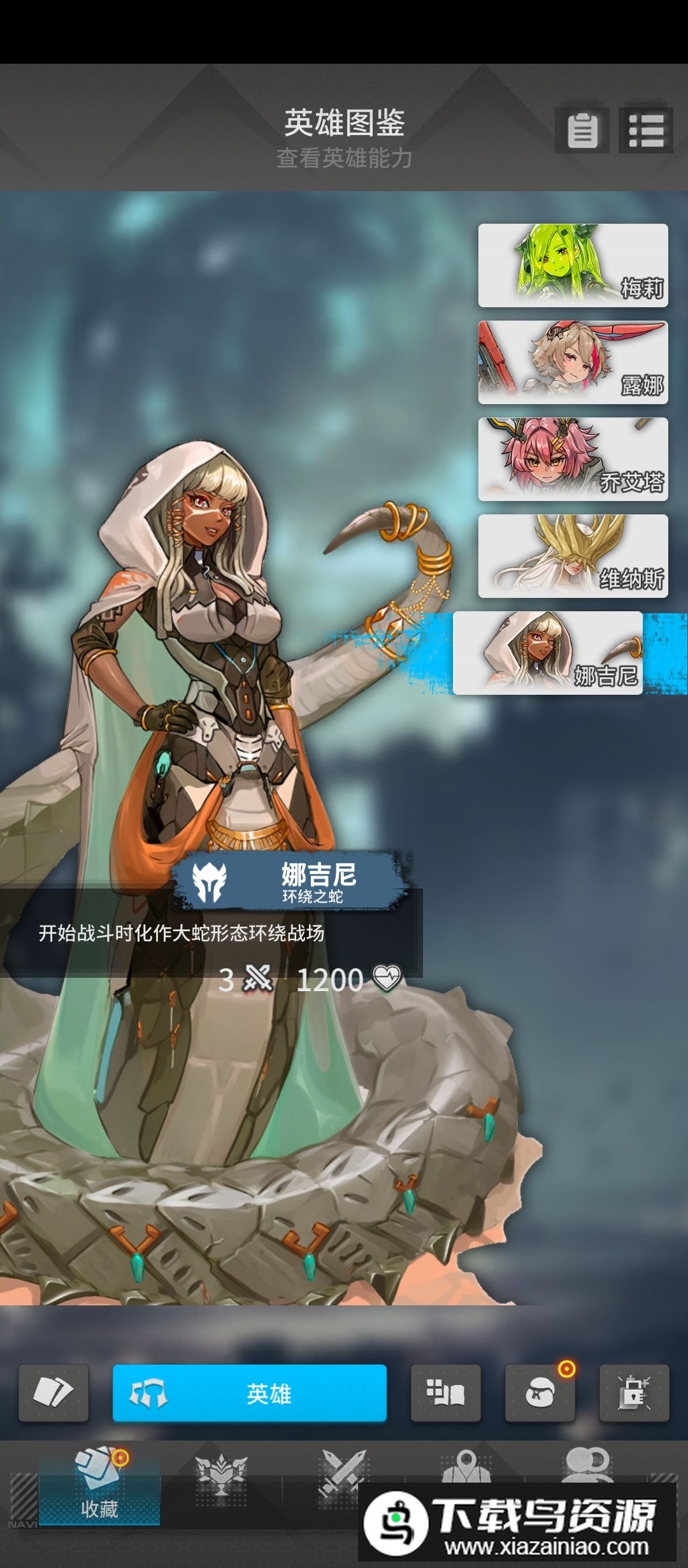Open the bulleted list menu icon

click(x=646, y=130)
